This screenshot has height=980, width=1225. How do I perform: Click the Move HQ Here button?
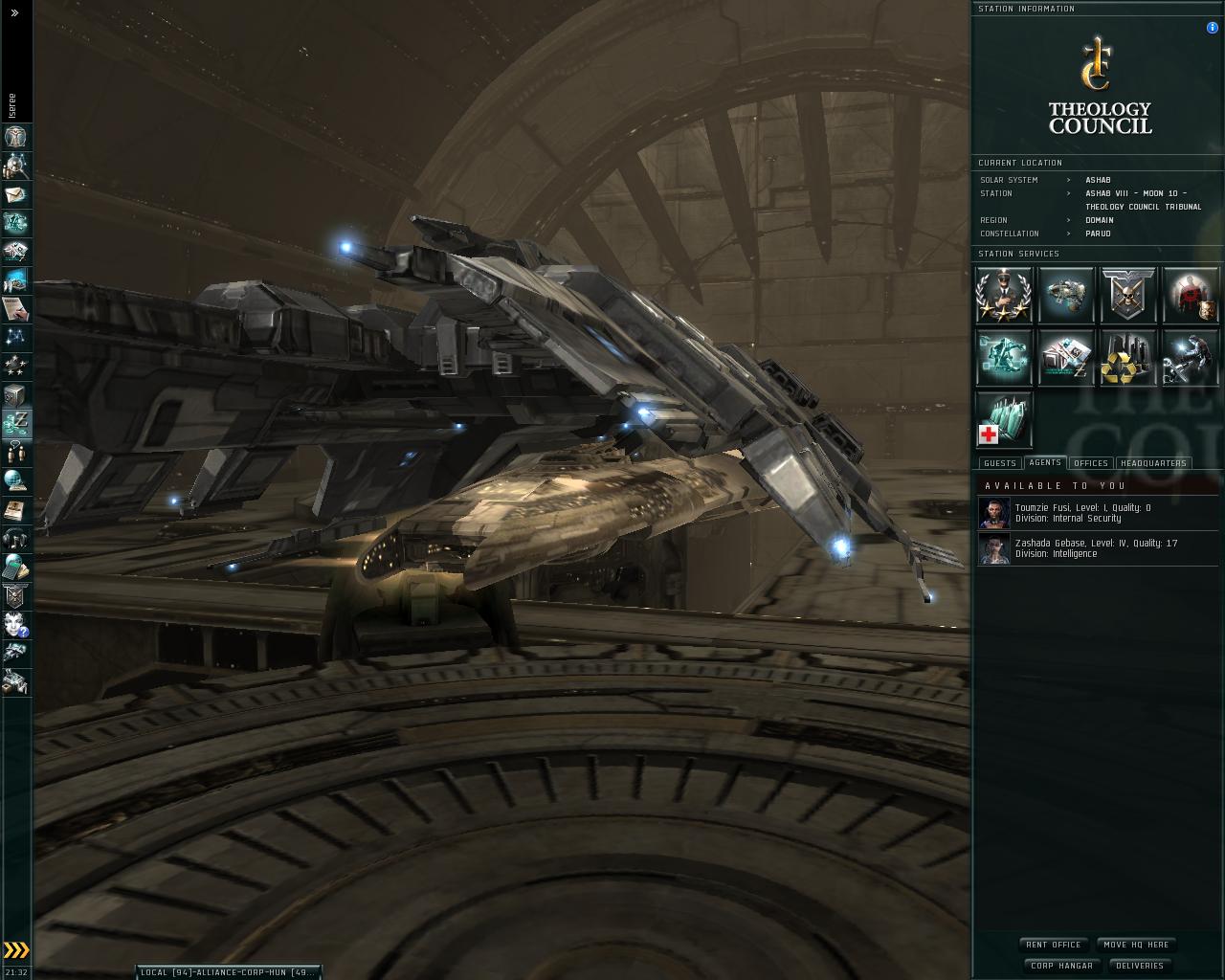[x=1136, y=945]
